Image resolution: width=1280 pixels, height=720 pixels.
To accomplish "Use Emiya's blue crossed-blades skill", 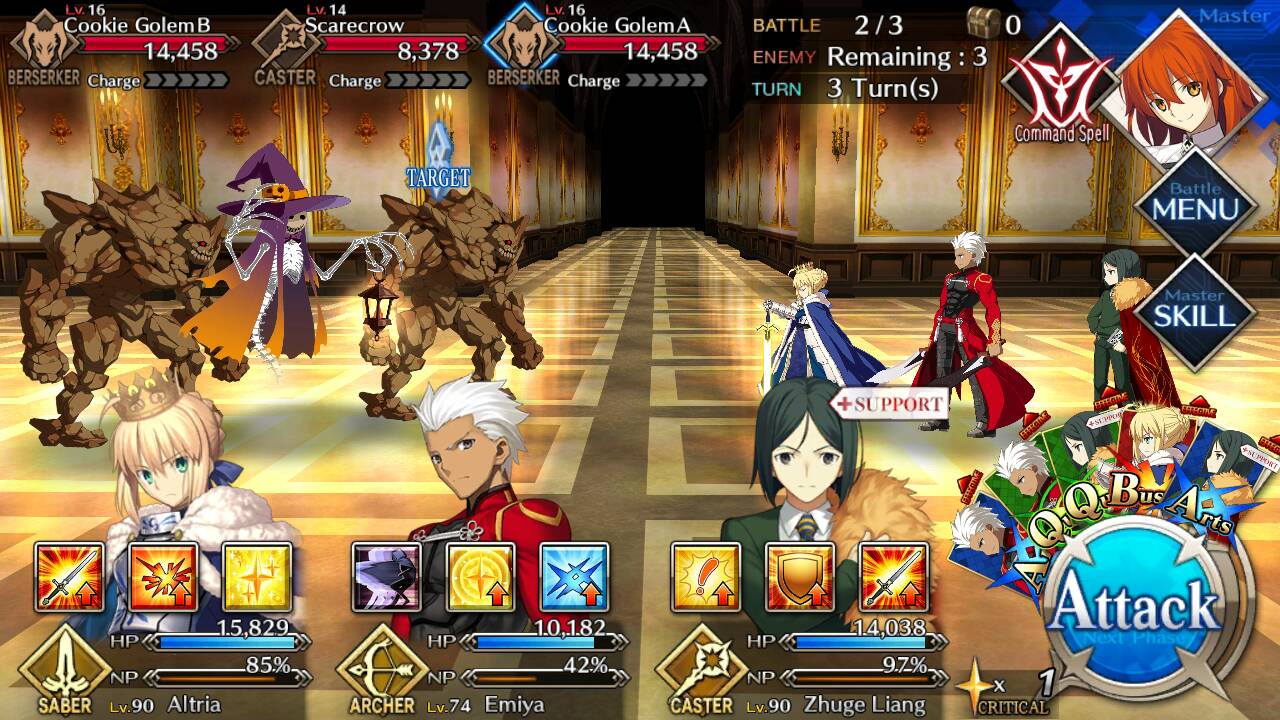I will pos(574,577).
